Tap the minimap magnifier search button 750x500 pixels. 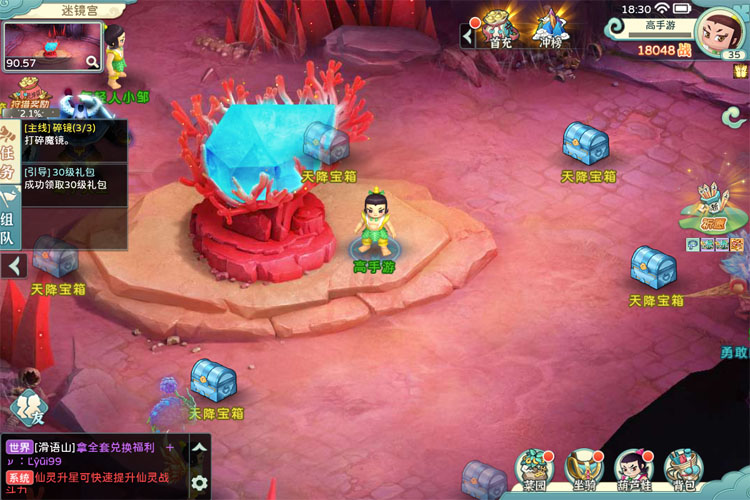92,62
